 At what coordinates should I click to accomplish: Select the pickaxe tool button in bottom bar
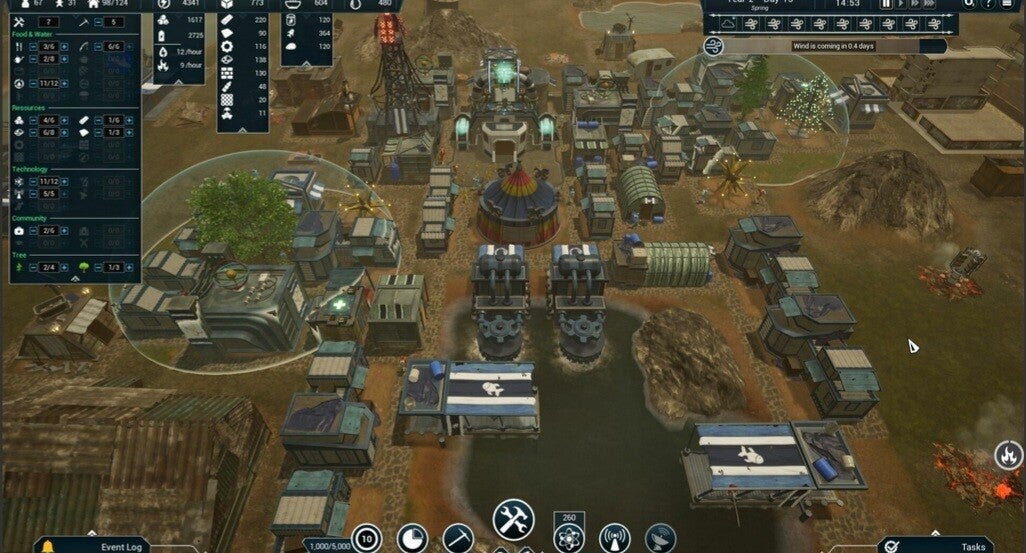pyautogui.click(x=459, y=539)
